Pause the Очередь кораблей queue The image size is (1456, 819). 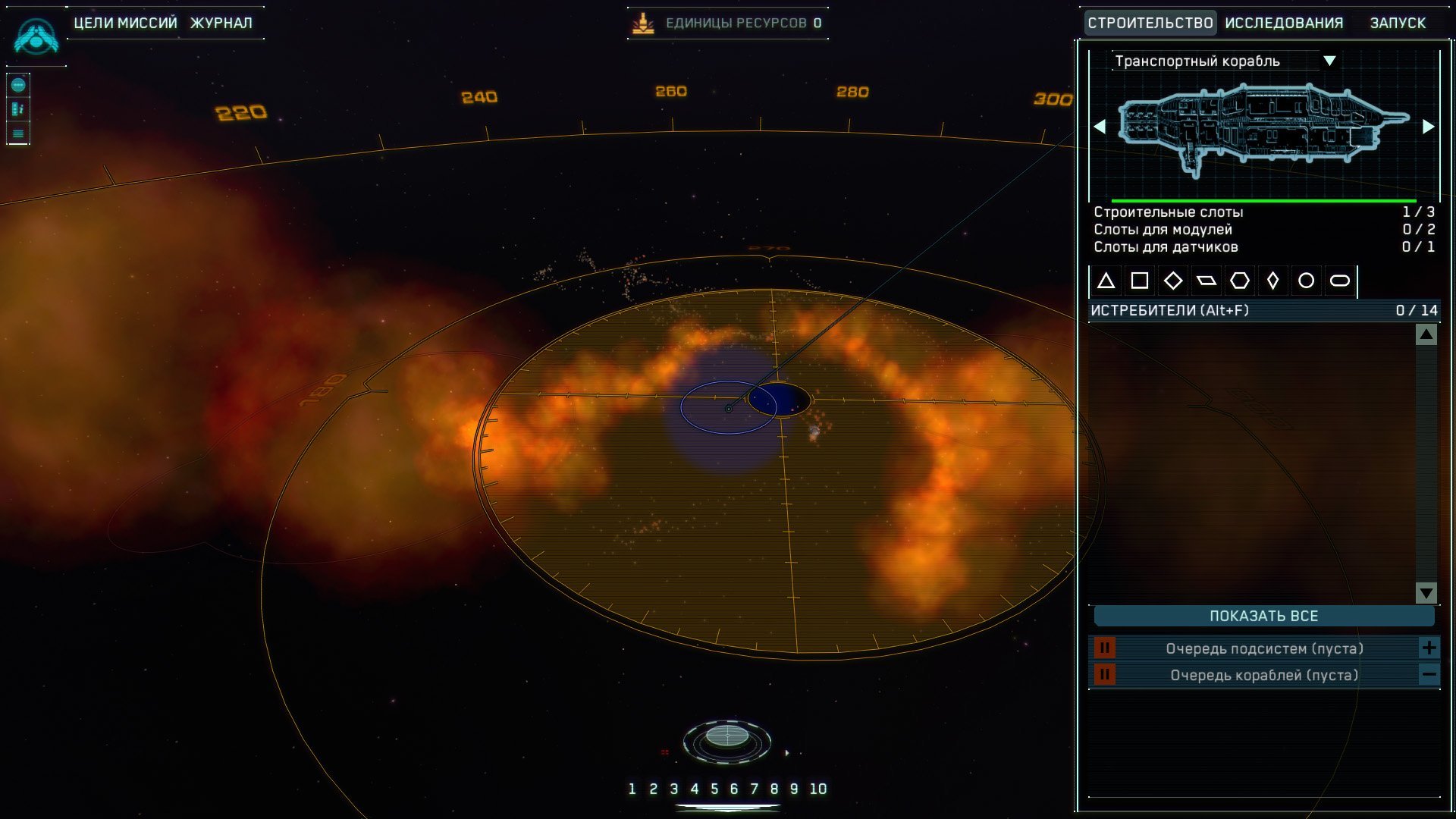[x=1104, y=674]
